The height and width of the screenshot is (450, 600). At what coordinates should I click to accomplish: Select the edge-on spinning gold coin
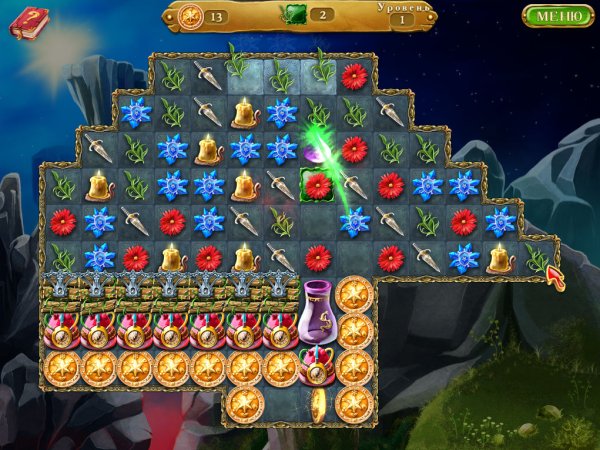(x=318, y=403)
